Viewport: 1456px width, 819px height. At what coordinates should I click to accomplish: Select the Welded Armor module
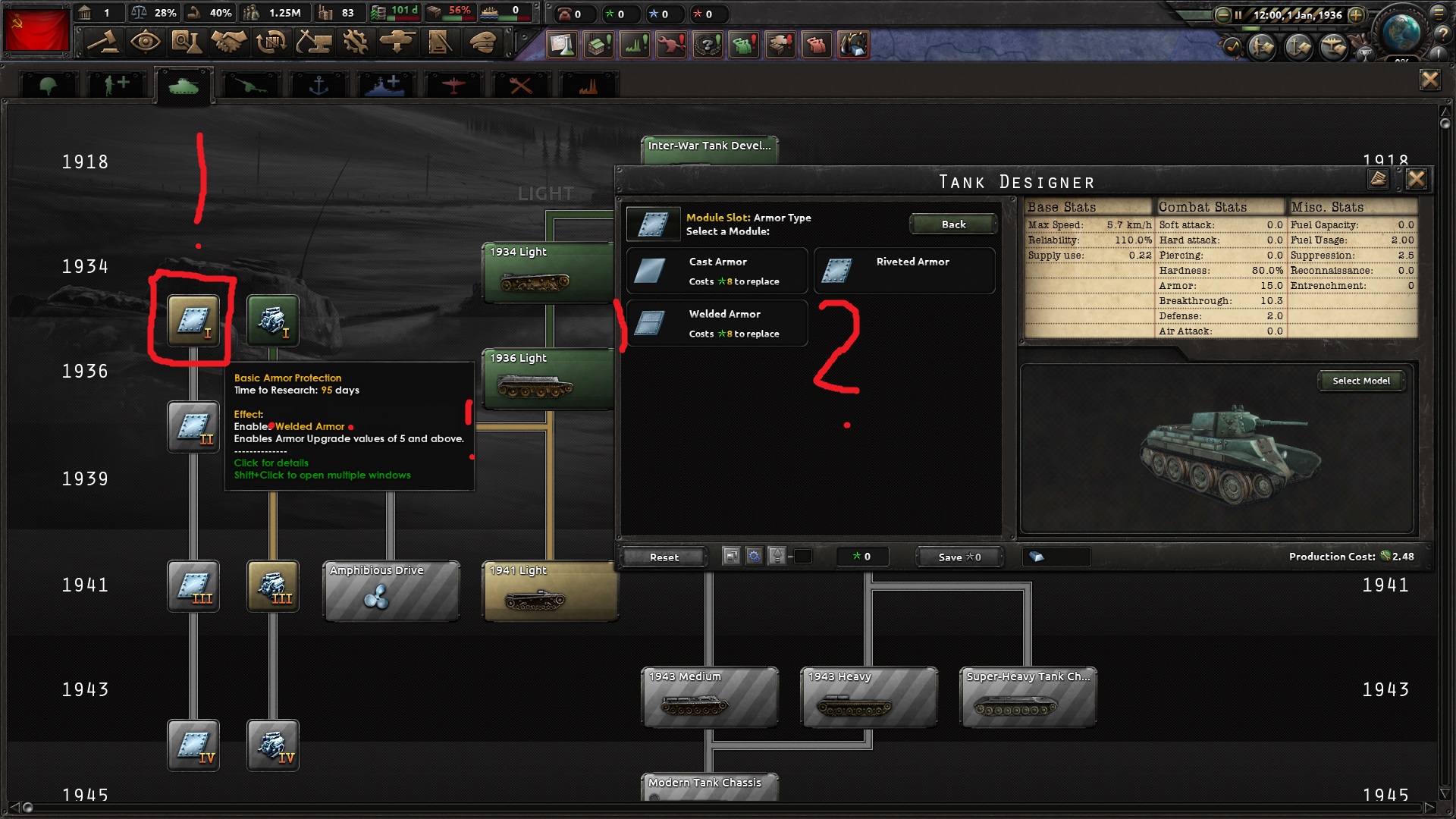coord(717,322)
